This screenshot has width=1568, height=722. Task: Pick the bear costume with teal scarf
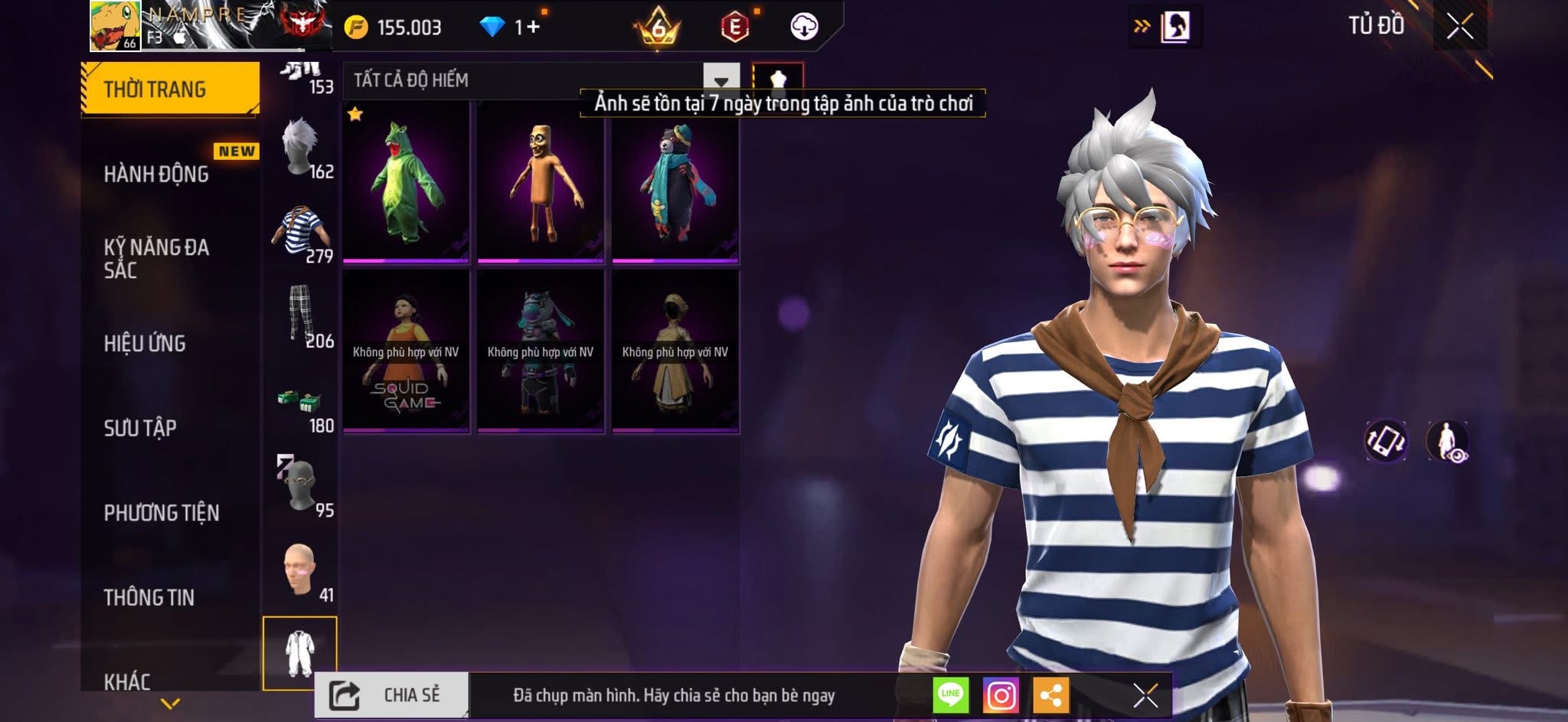point(675,182)
